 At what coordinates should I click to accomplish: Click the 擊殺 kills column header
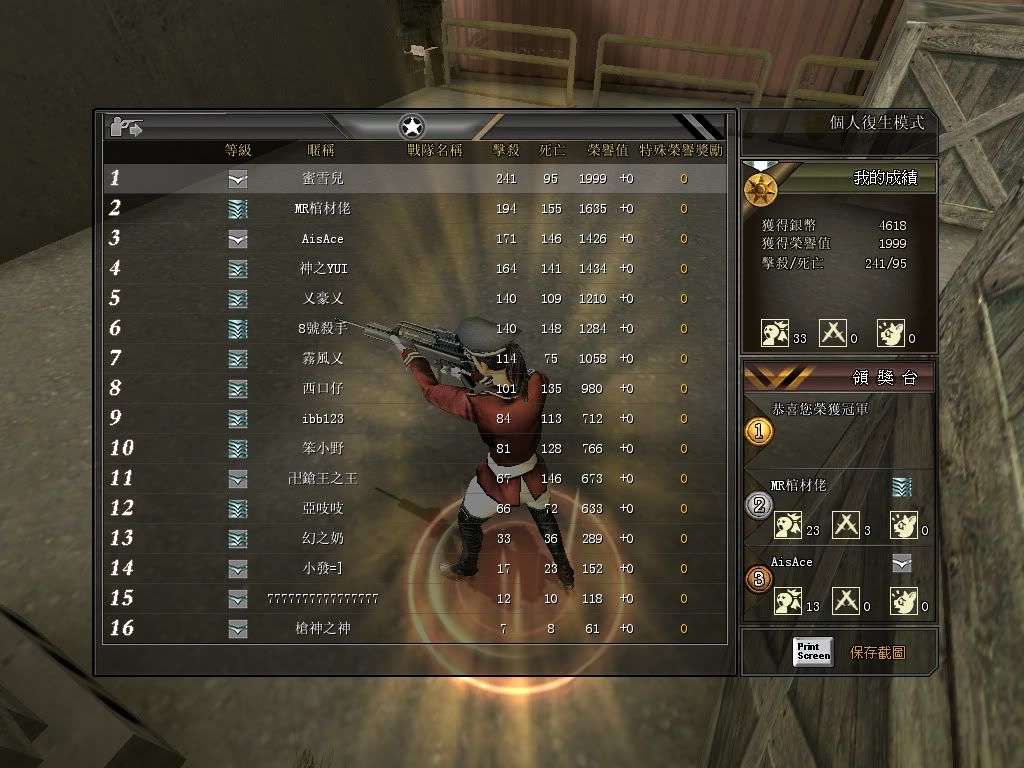point(506,150)
